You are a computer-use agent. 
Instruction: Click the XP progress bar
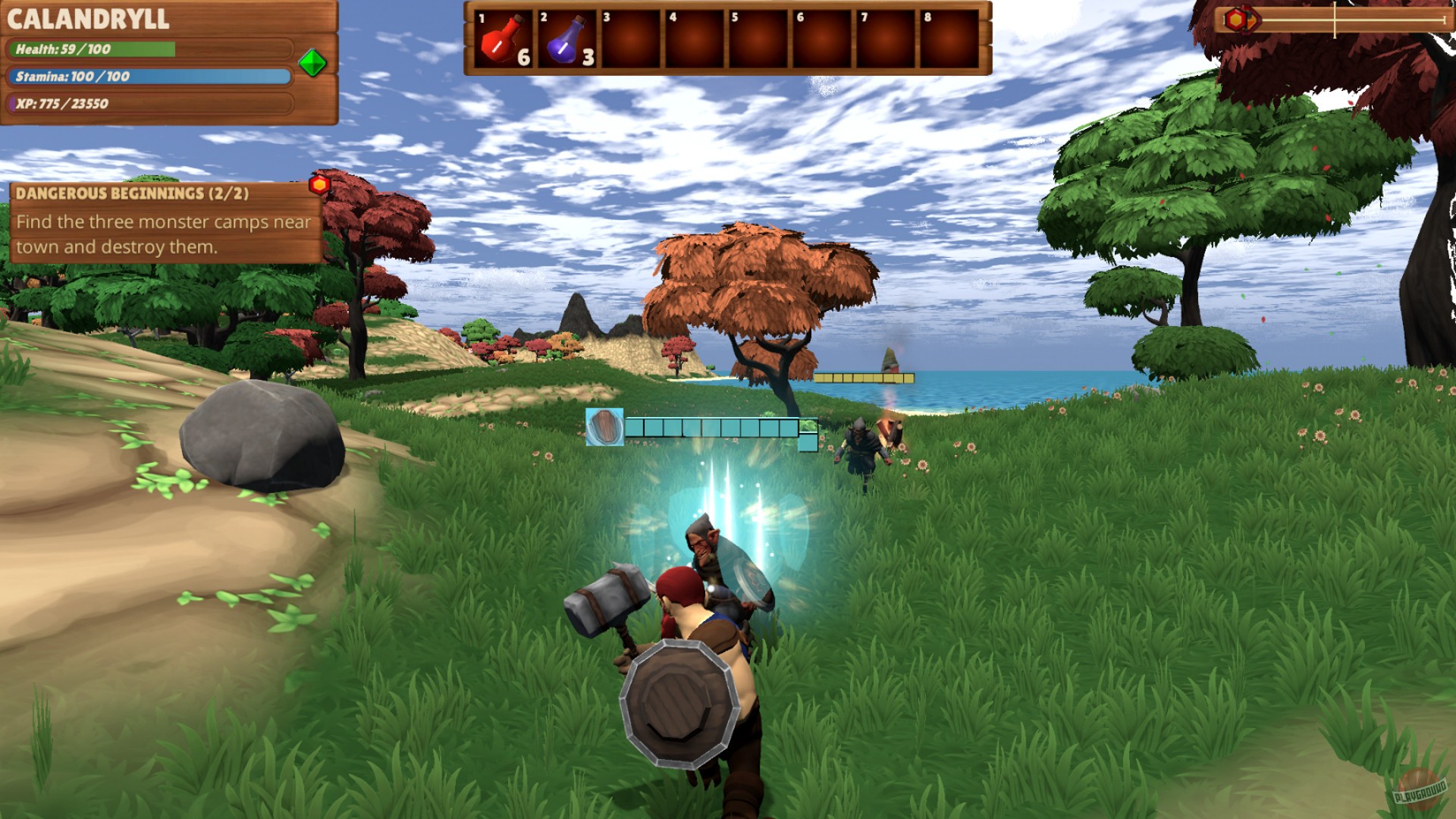pyautogui.click(x=152, y=103)
